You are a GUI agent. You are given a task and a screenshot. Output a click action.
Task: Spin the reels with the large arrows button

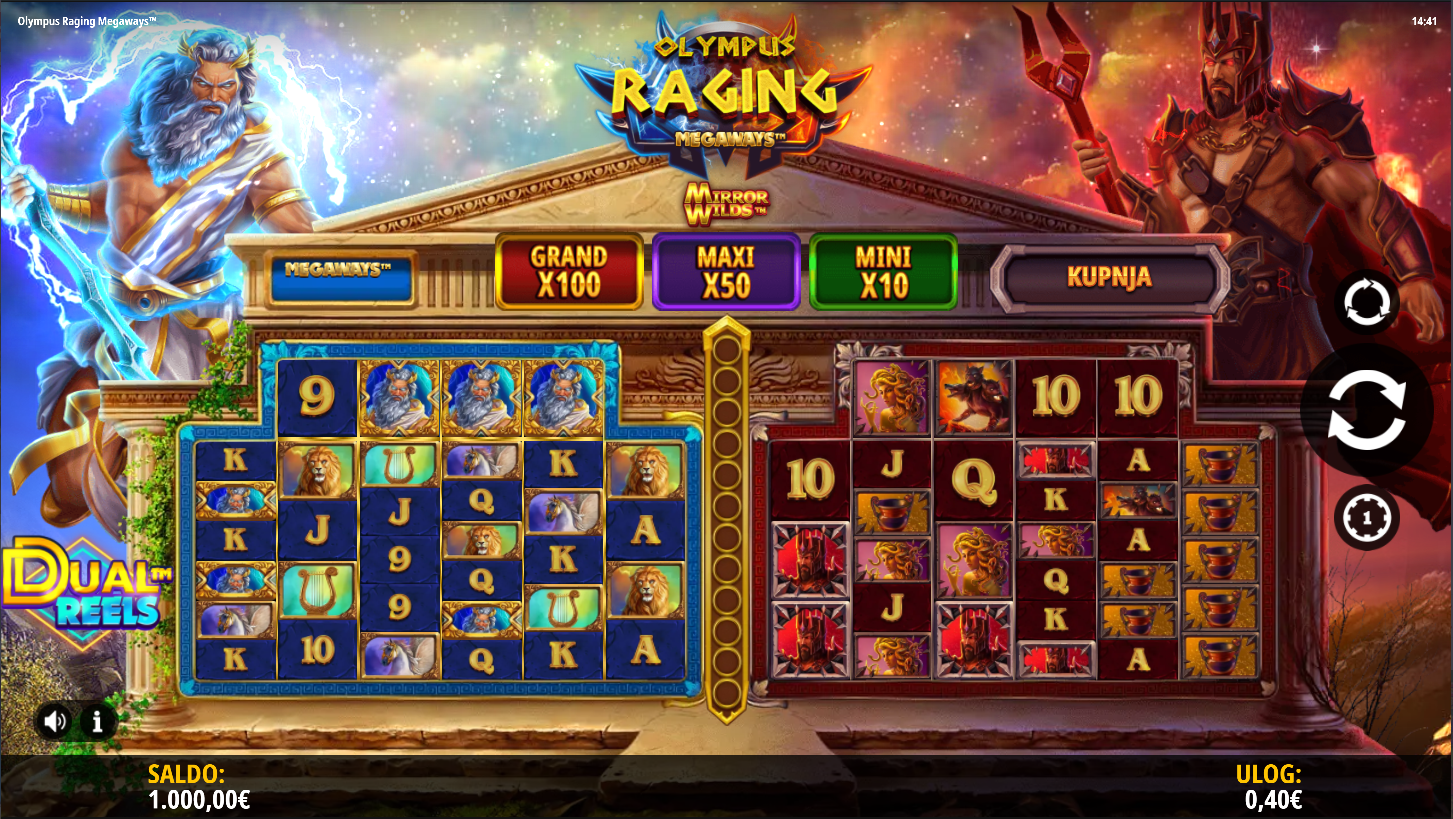[x=1366, y=410]
